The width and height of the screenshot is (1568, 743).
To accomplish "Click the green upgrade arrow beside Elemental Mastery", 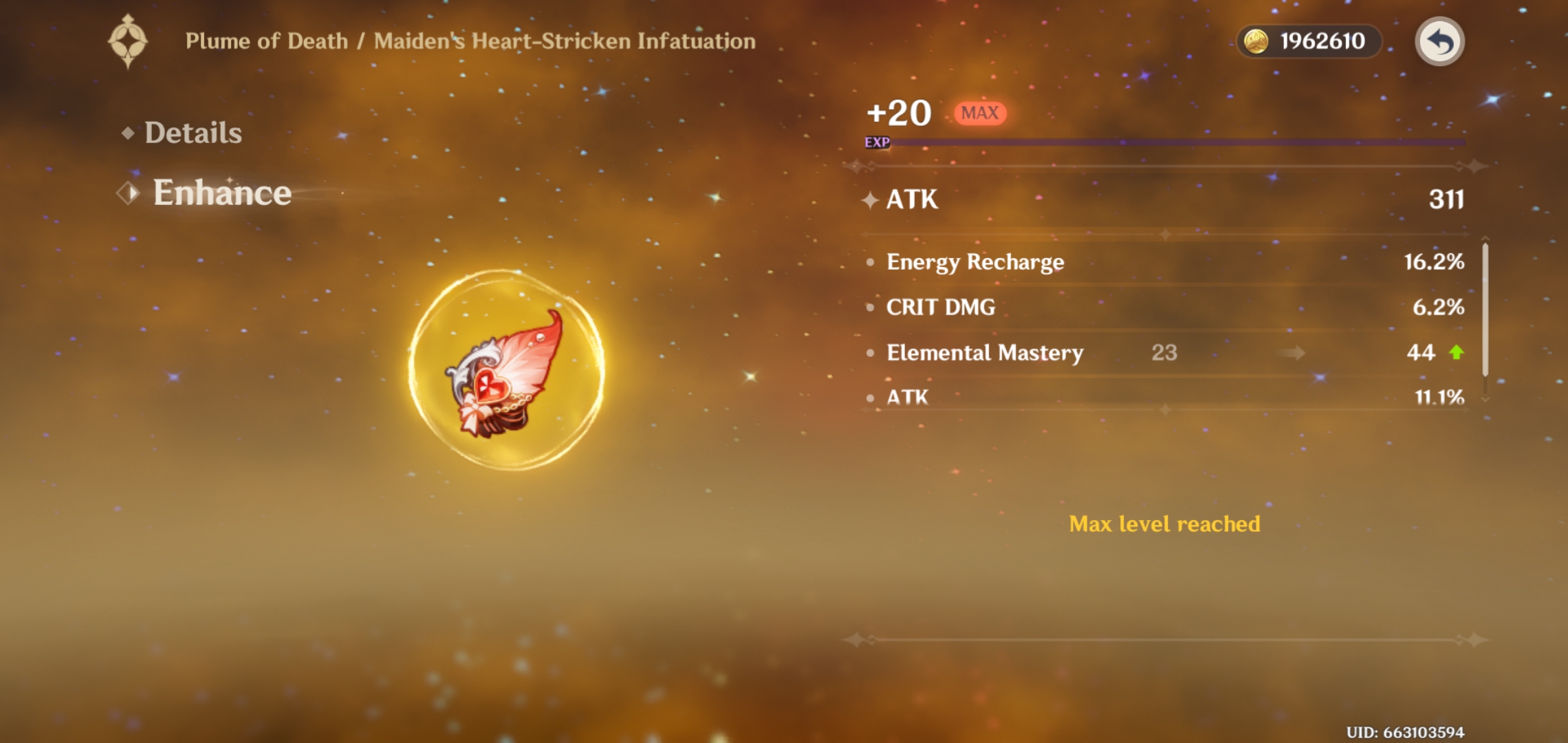I will pyautogui.click(x=1455, y=353).
